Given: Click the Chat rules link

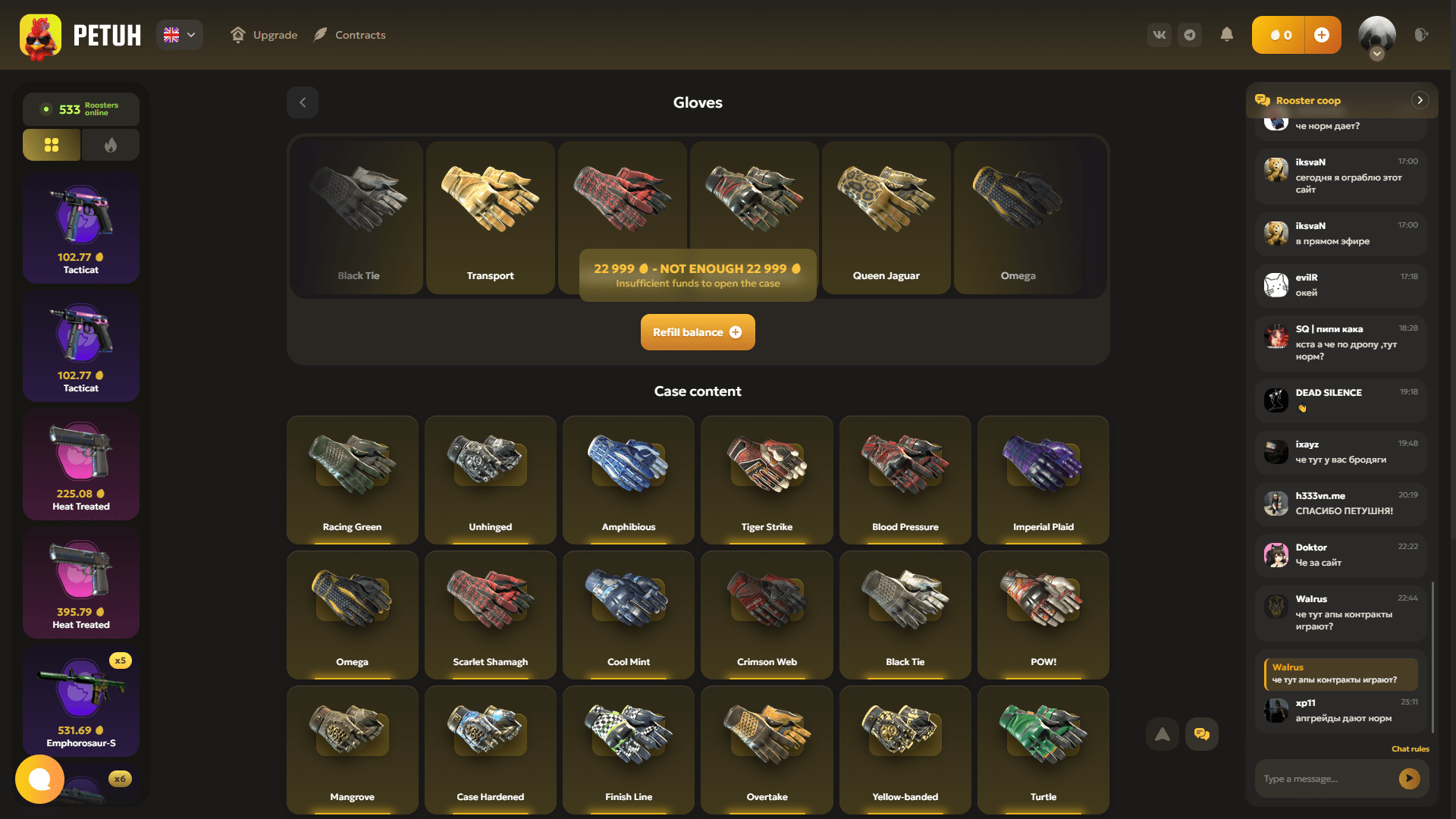Looking at the screenshot, I should [1410, 748].
